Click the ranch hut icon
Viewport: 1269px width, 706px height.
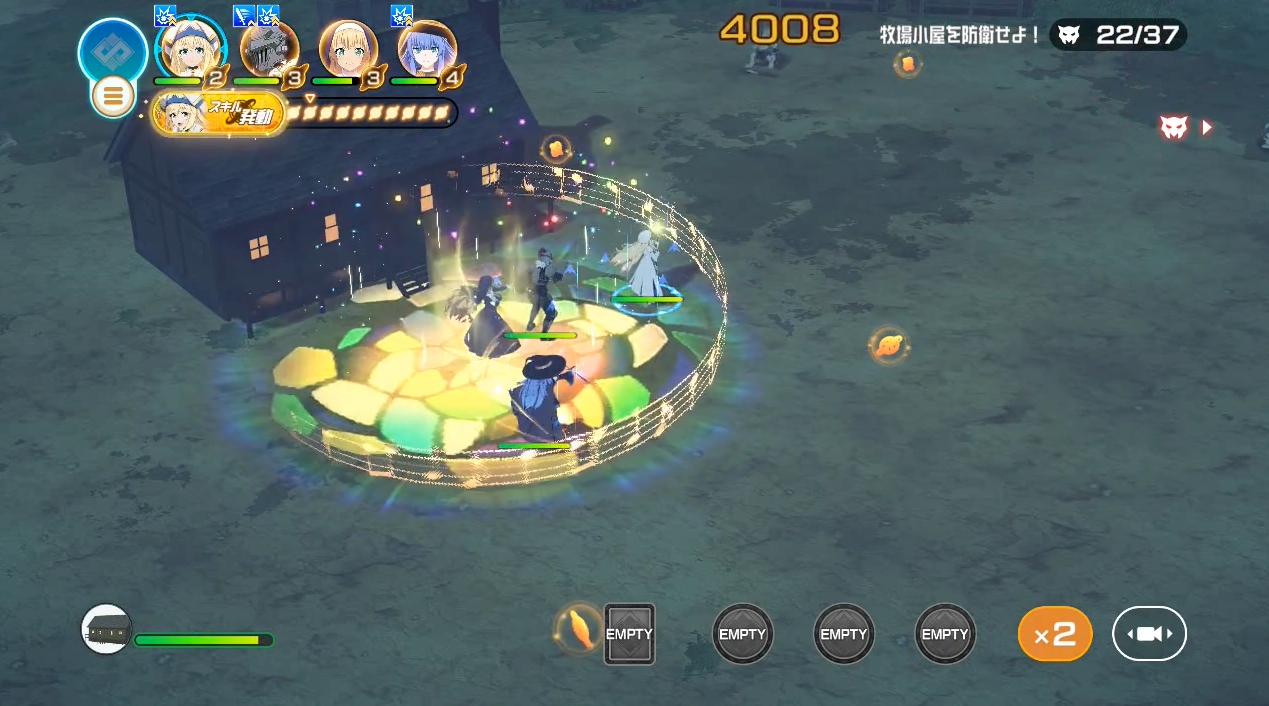tap(106, 629)
